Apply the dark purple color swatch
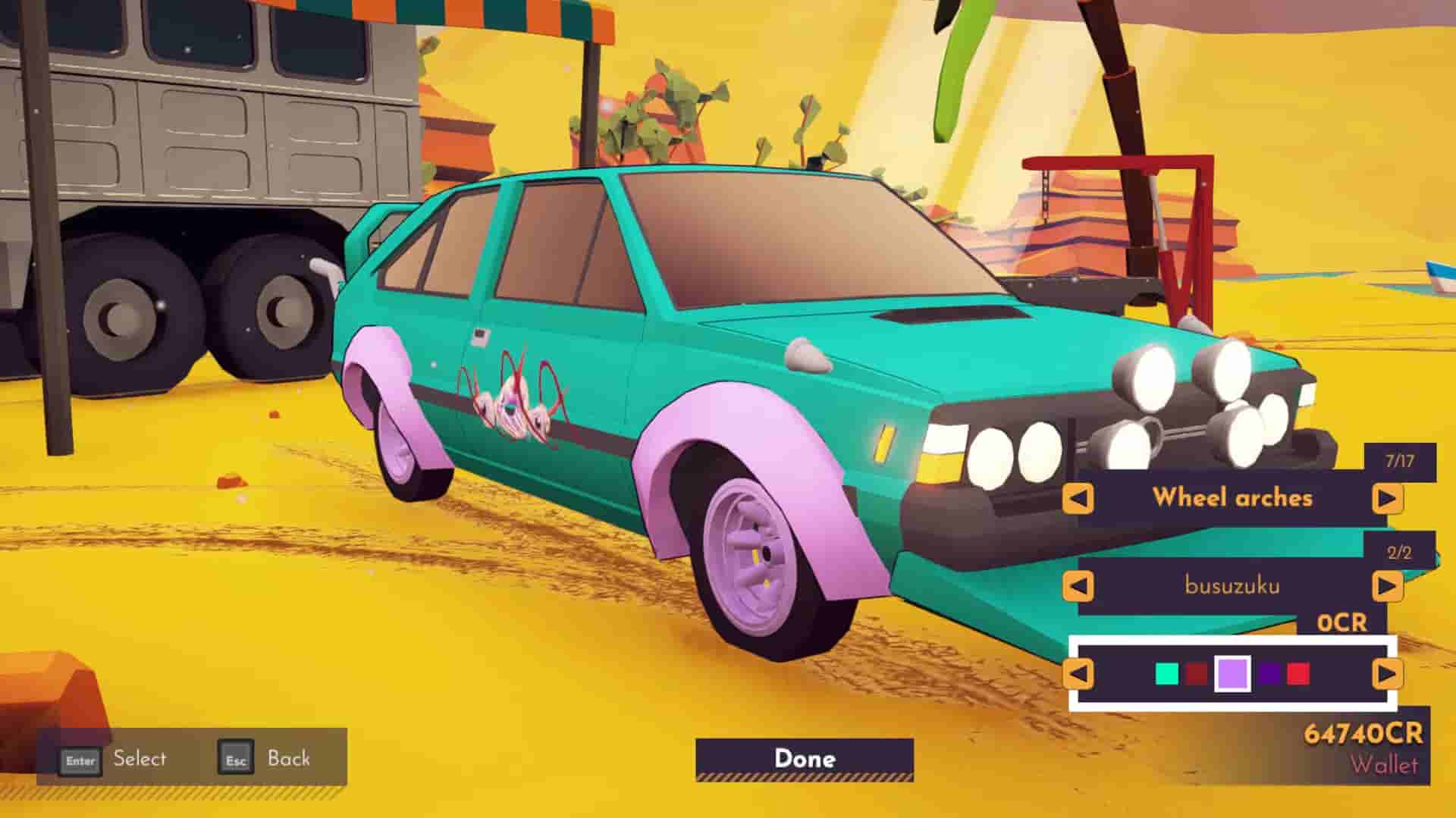The image size is (1456, 818). click(x=1269, y=673)
